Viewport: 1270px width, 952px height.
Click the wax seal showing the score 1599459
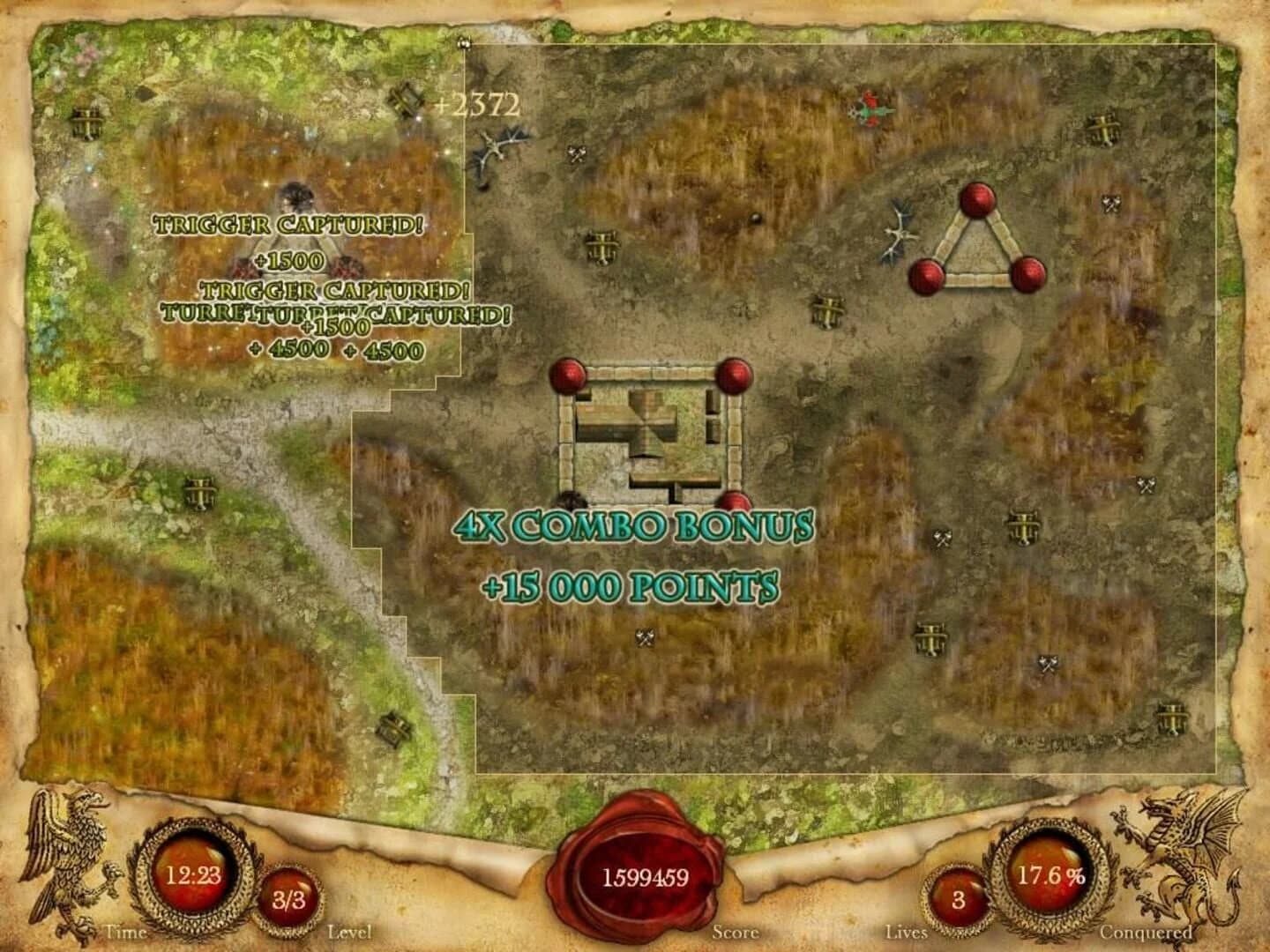coord(646,873)
